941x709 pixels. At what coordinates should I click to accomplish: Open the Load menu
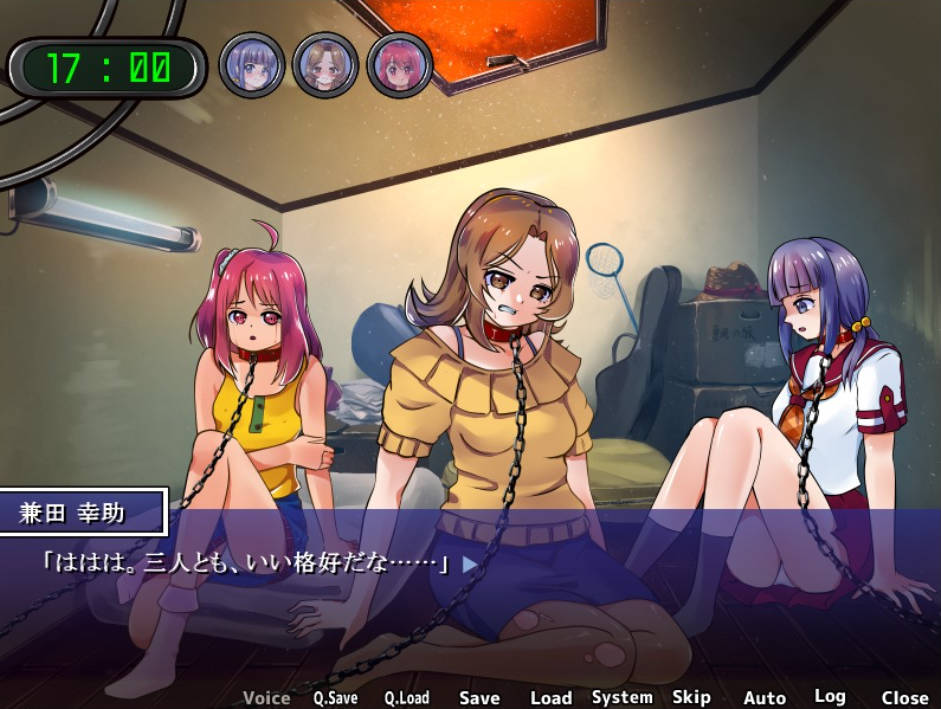[x=550, y=698]
